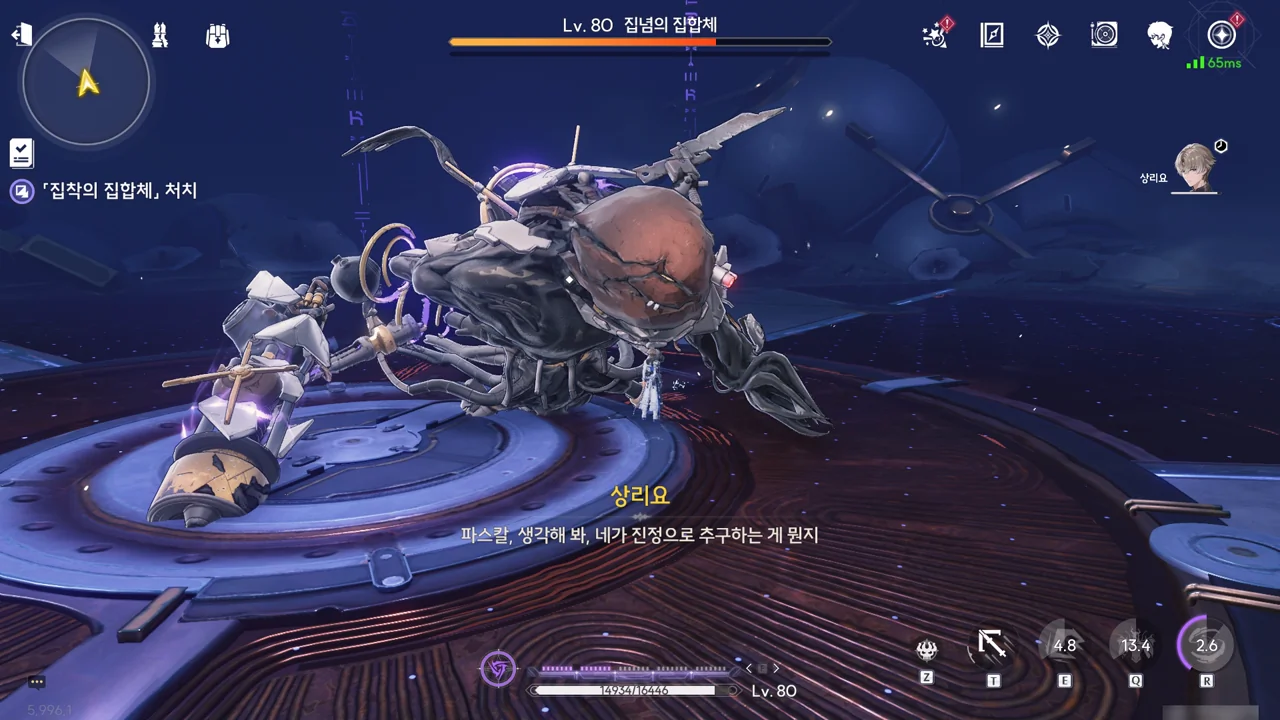
Task: Open the character head profile icon
Action: click(x=1160, y=36)
